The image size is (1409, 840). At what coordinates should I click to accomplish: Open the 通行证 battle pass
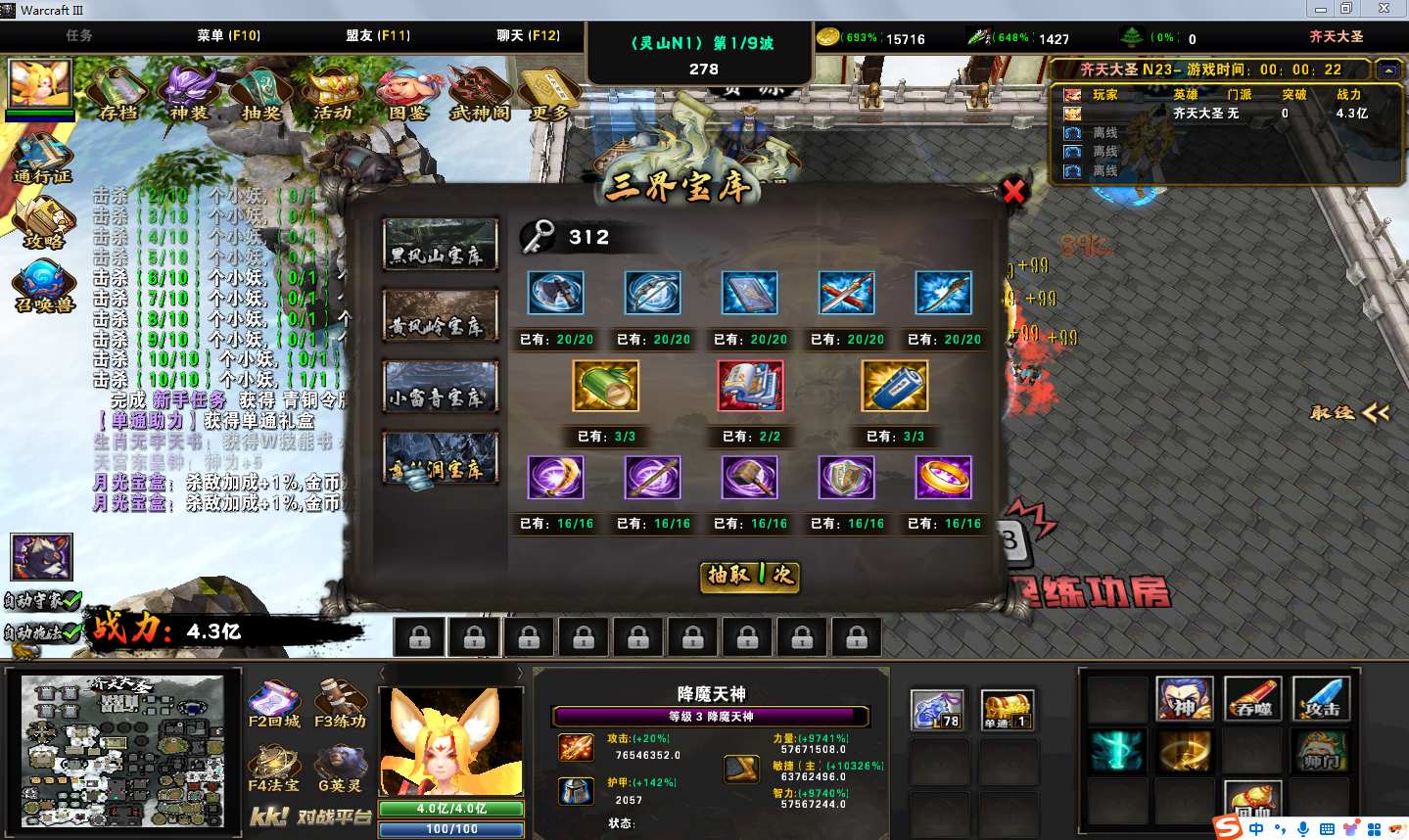(x=42, y=159)
